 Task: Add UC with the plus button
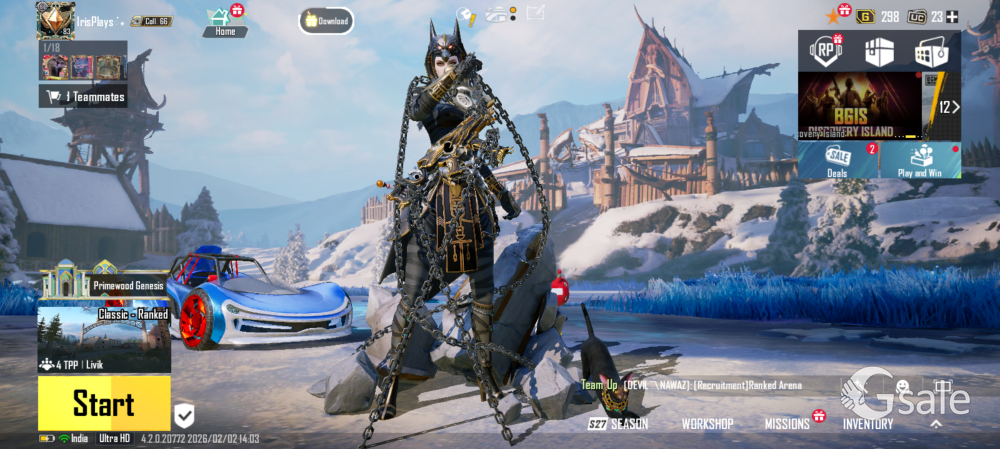pyautogui.click(x=952, y=16)
